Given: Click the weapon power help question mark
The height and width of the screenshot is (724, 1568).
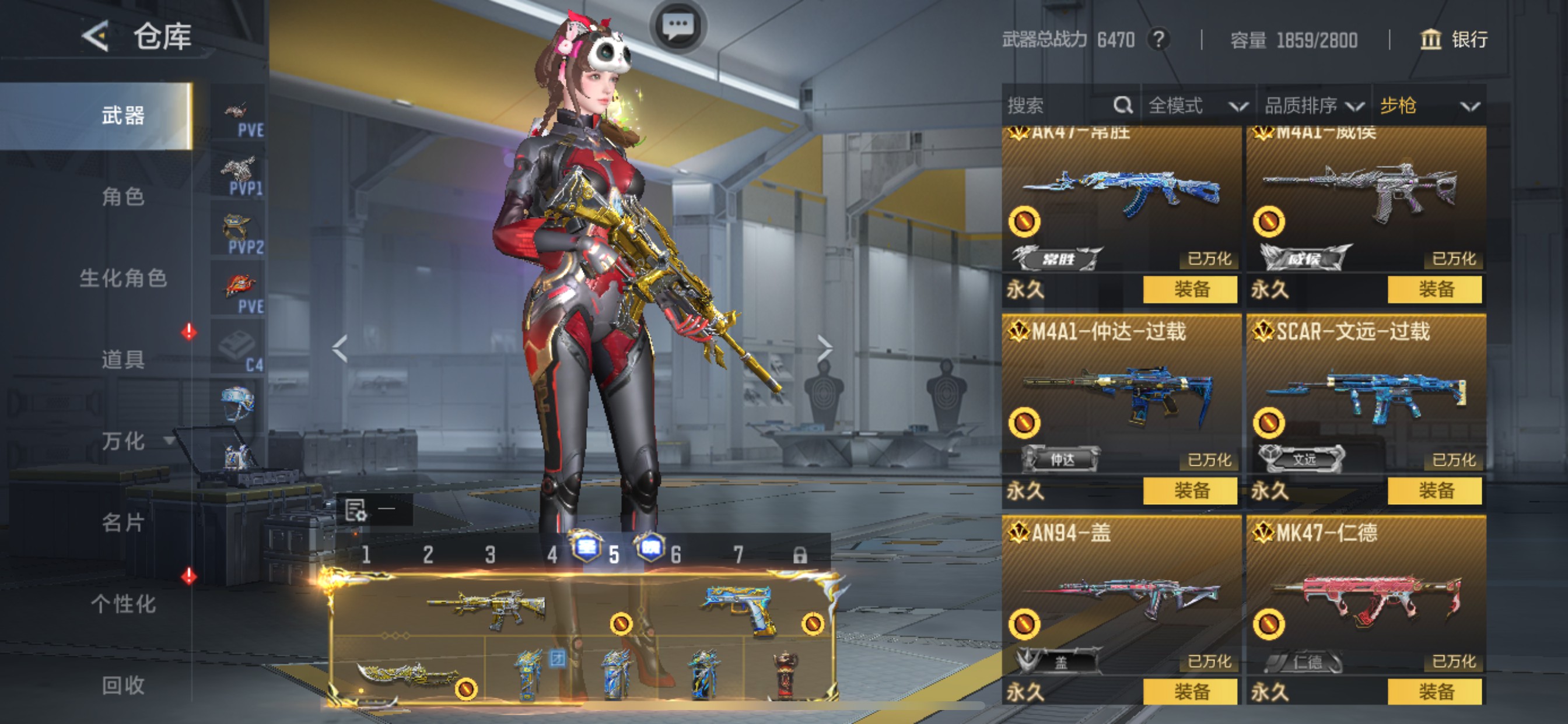Looking at the screenshot, I should pos(1159,40).
